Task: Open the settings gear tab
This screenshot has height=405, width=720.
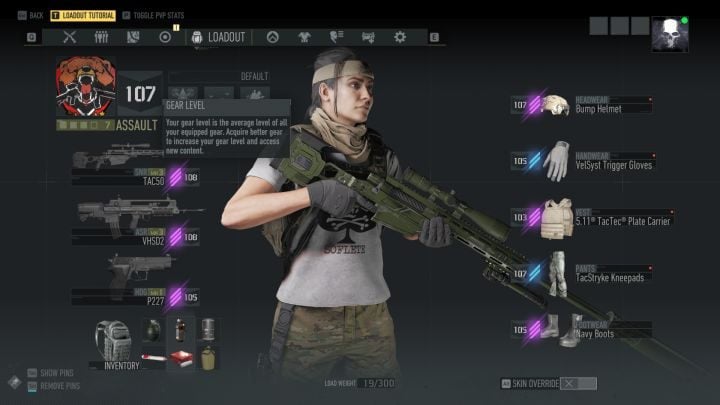Action: tap(400, 37)
